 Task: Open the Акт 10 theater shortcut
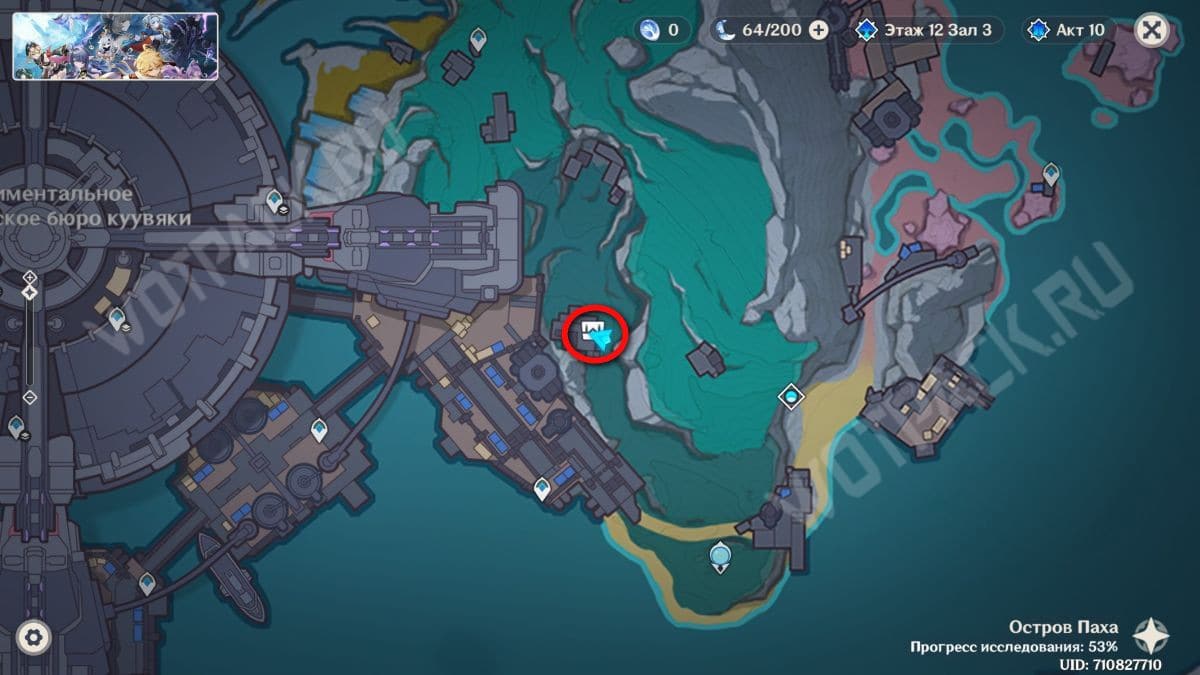(1069, 30)
